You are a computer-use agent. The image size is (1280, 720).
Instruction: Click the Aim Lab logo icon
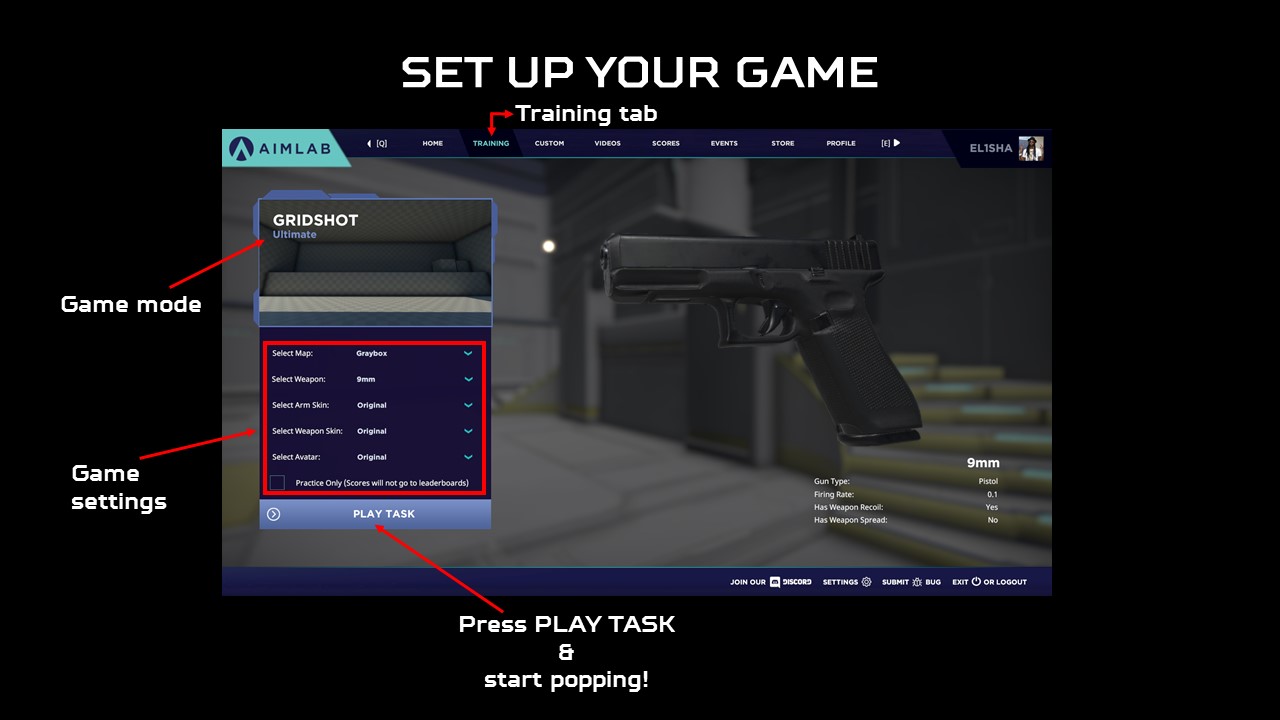243,147
